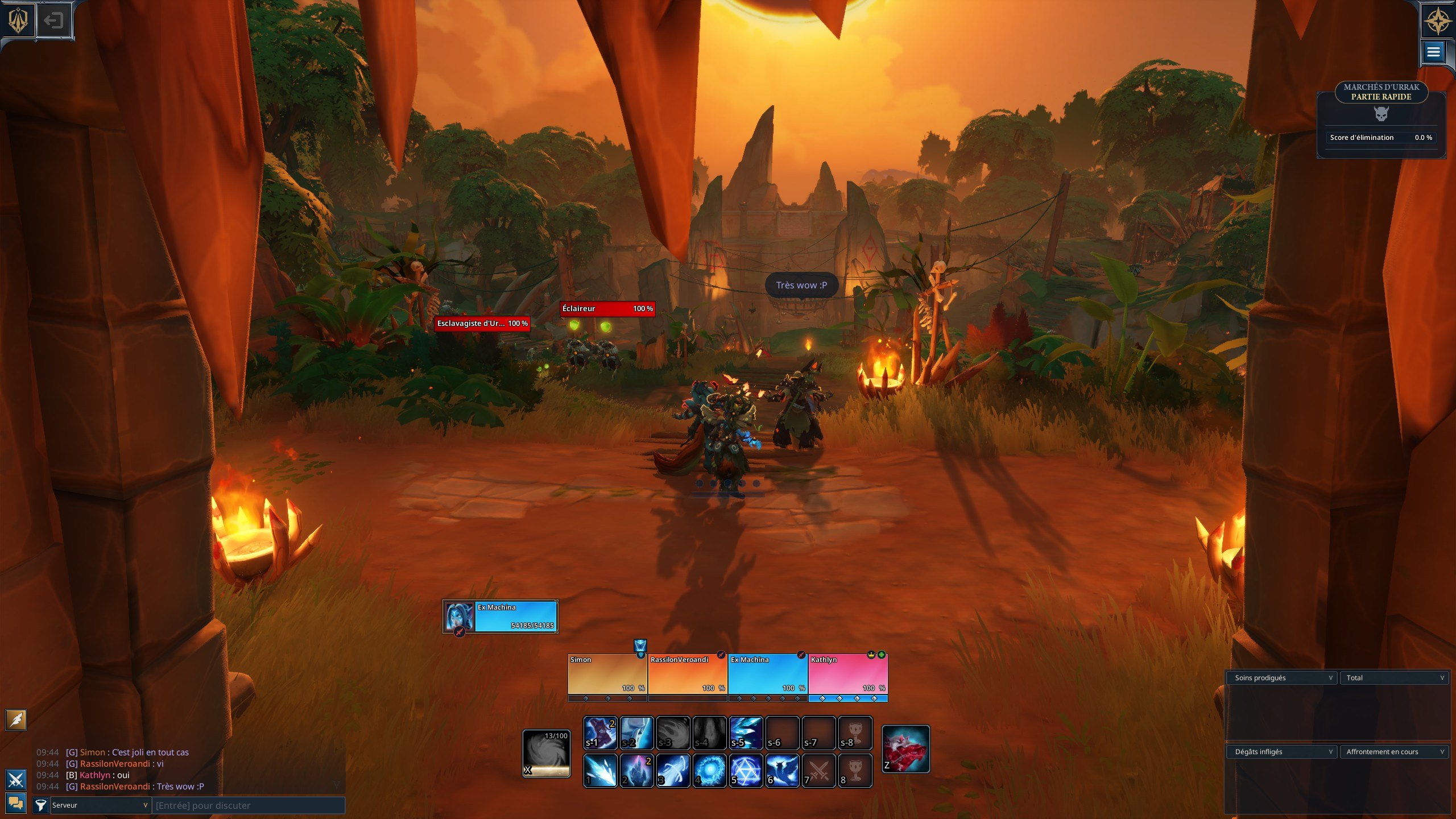1456x819 pixels.
Task: Select RassilonVeroandi's party frame
Action: click(687, 674)
